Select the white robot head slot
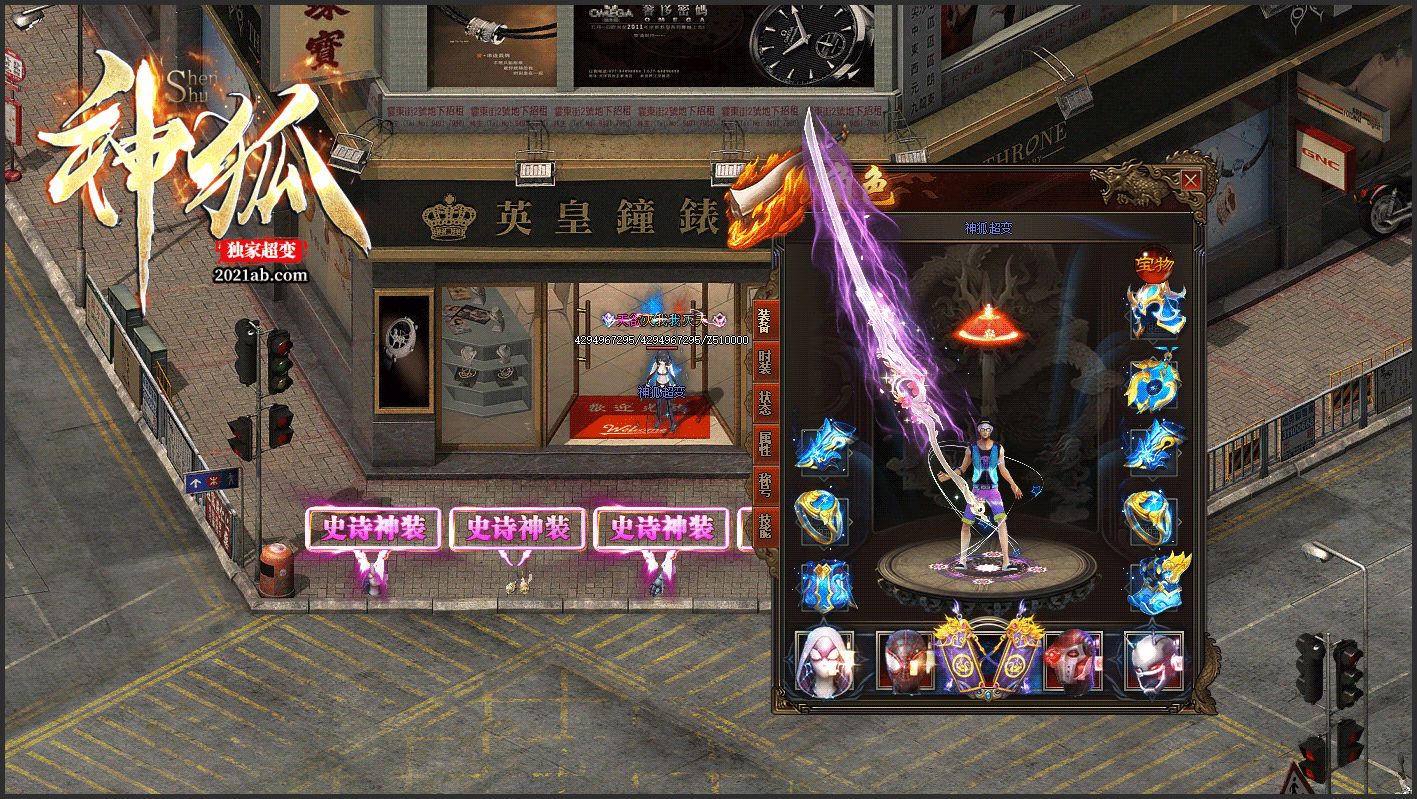1417x799 pixels. (1153, 661)
